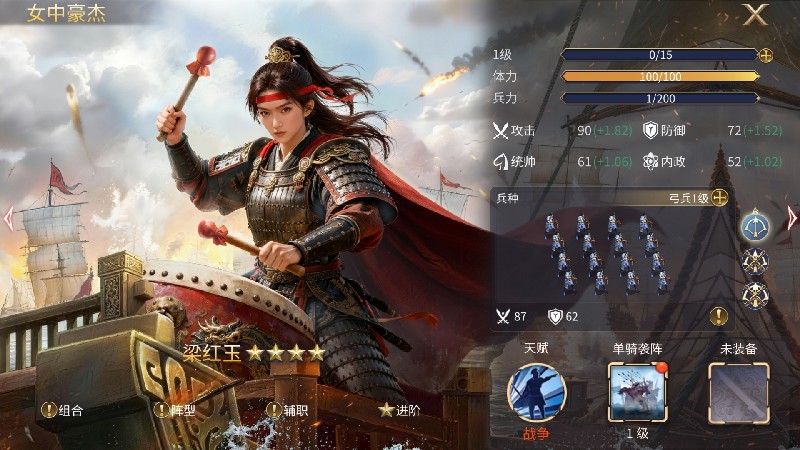Show troop info via exclamation icon

(718, 316)
